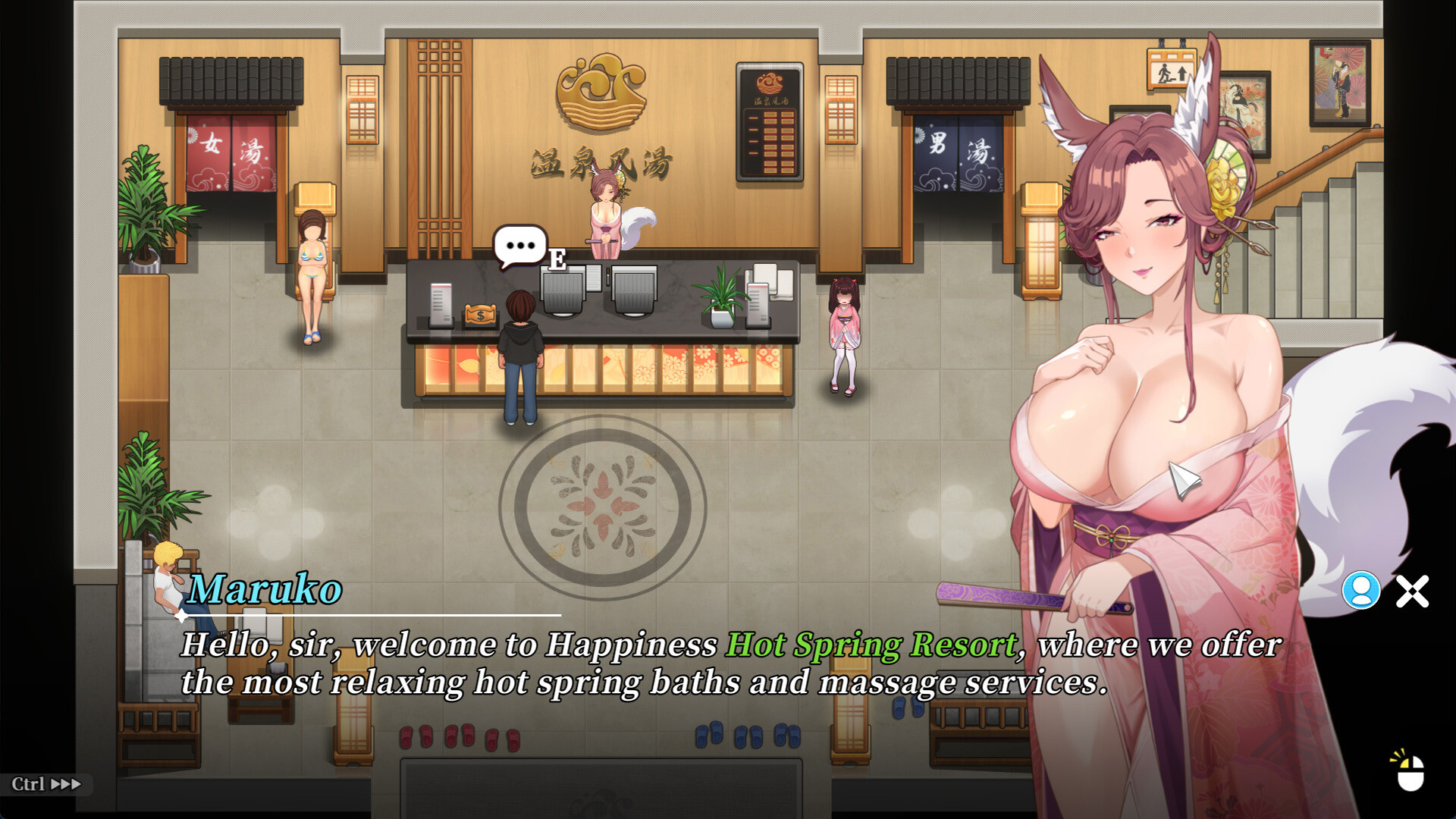This screenshot has width=1456, height=819.
Task: Click the E interaction prompt
Action: click(x=557, y=261)
